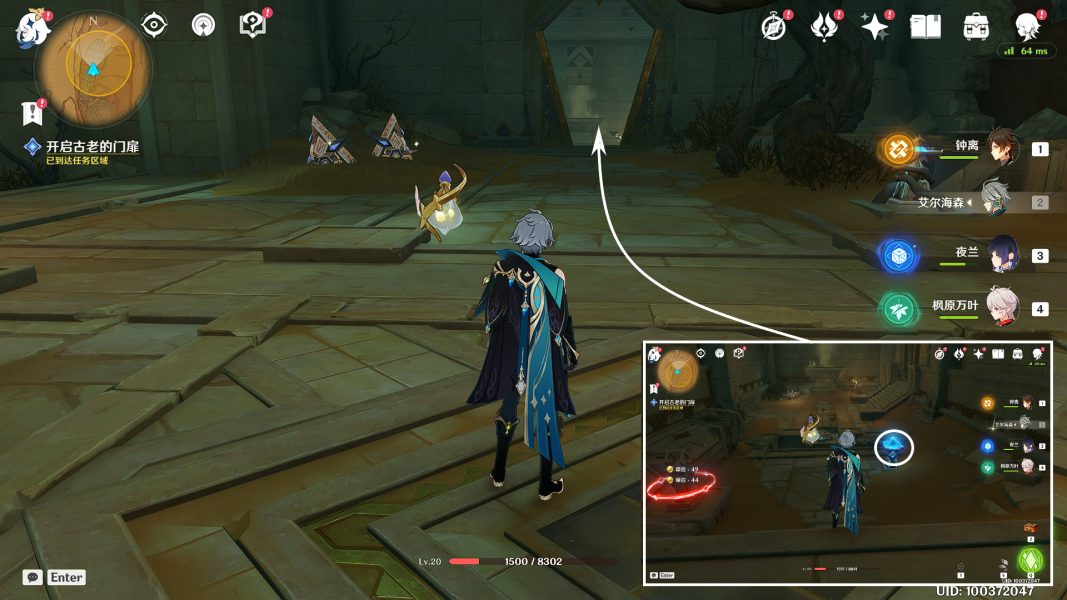Image resolution: width=1067 pixels, height=600 pixels.
Task: Select the 开启古老的门扉 quest tracker
Action: click(x=91, y=147)
